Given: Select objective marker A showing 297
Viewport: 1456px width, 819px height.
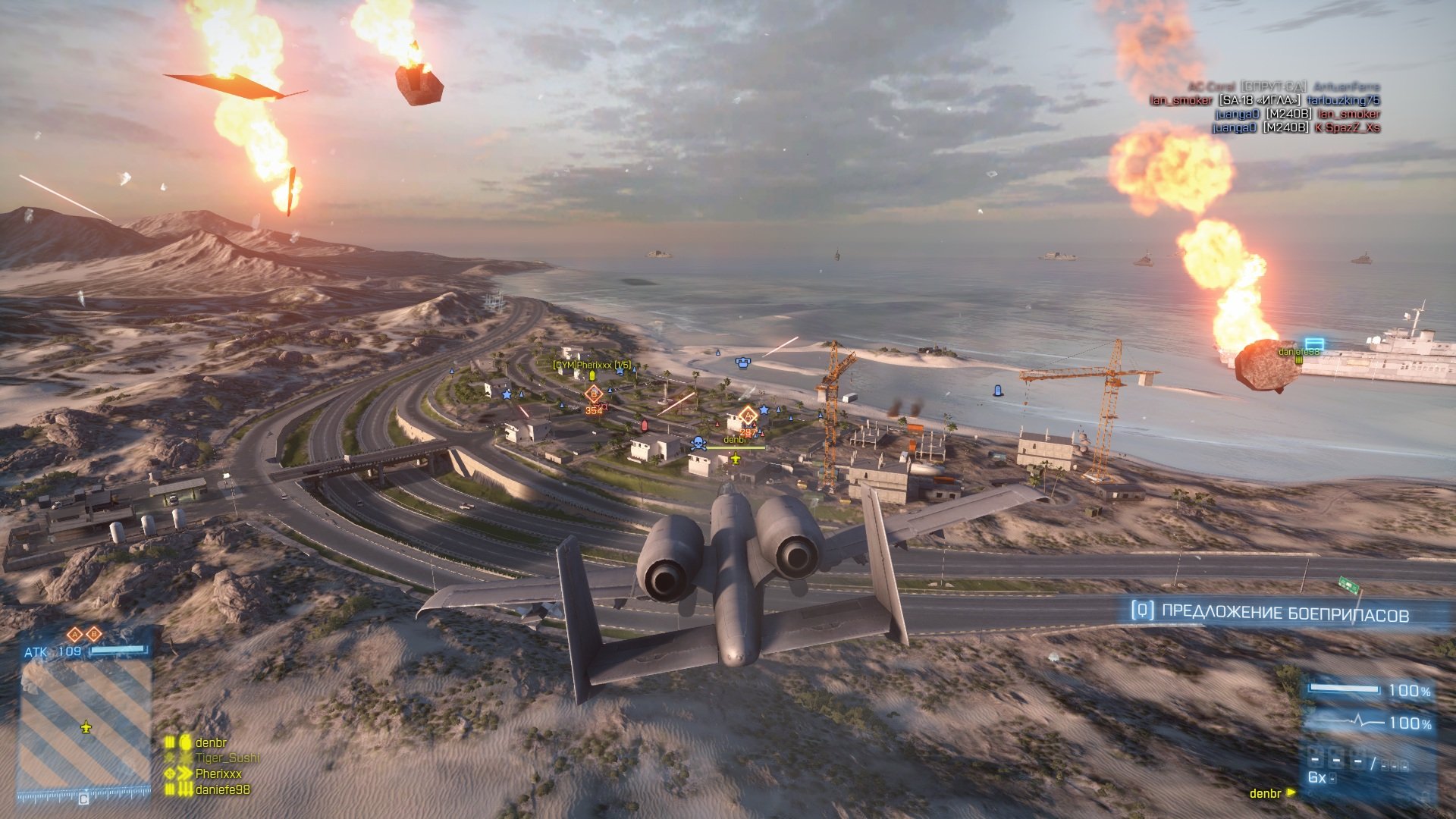Looking at the screenshot, I should (x=748, y=417).
